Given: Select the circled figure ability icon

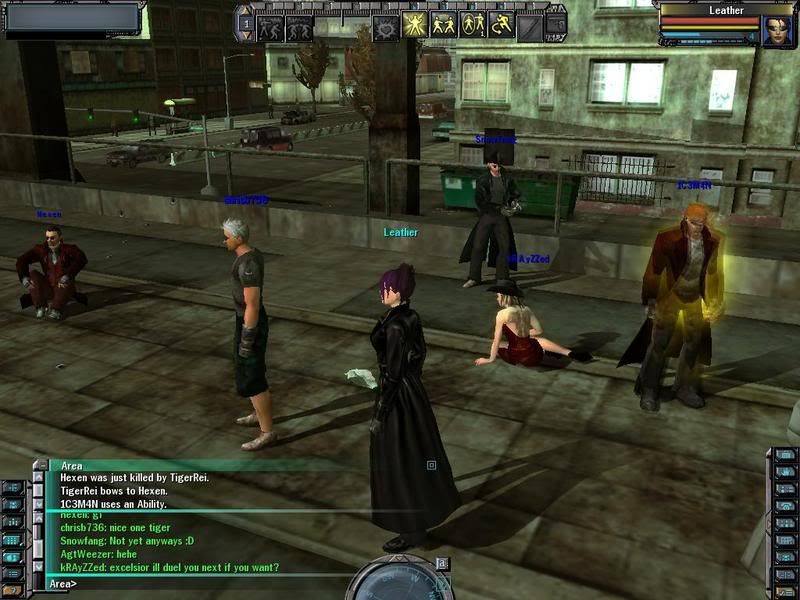Looking at the screenshot, I should coord(473,24).
